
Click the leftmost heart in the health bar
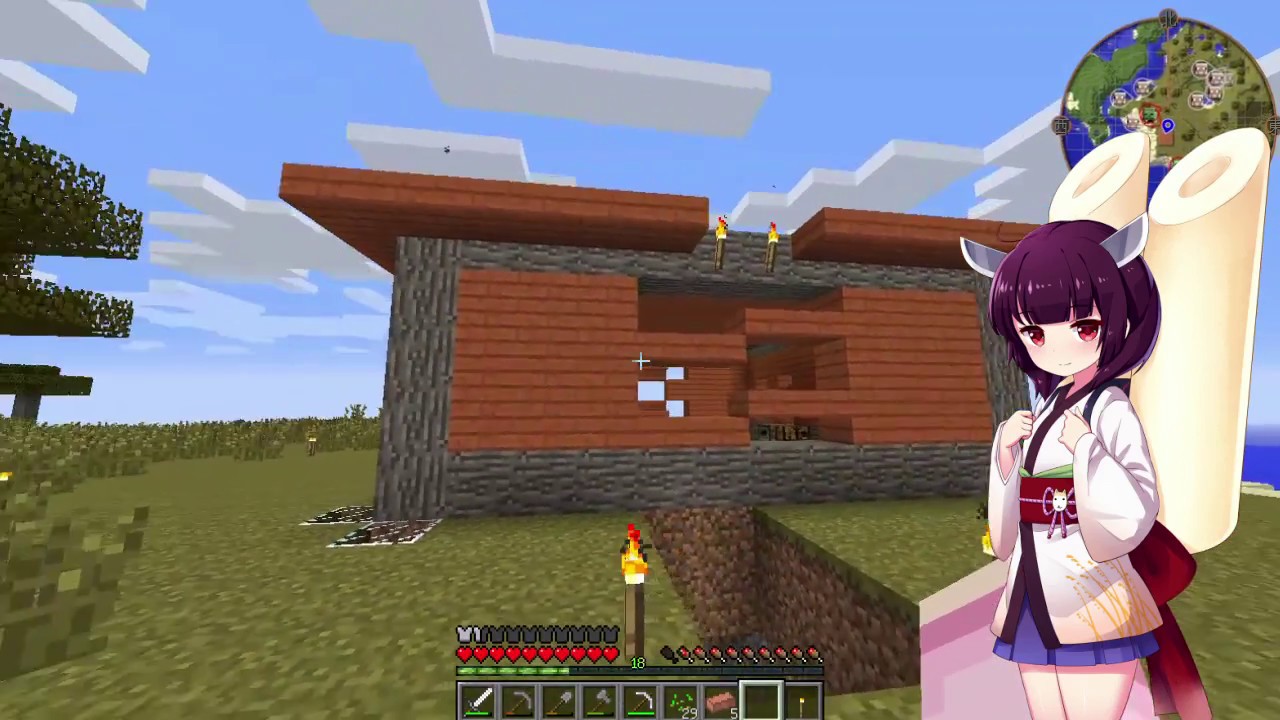[463, 653]
